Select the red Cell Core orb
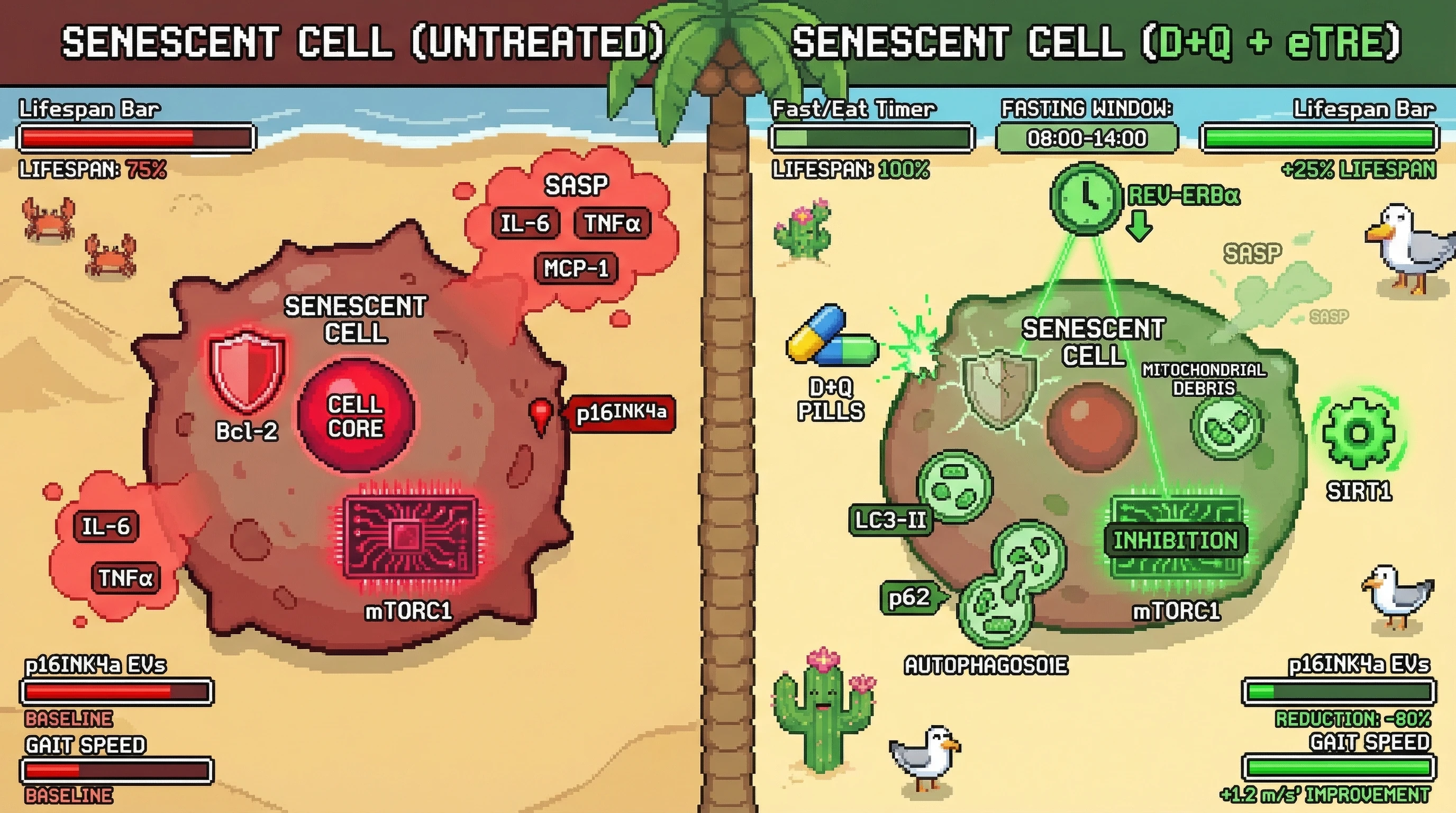 (356, 415)
